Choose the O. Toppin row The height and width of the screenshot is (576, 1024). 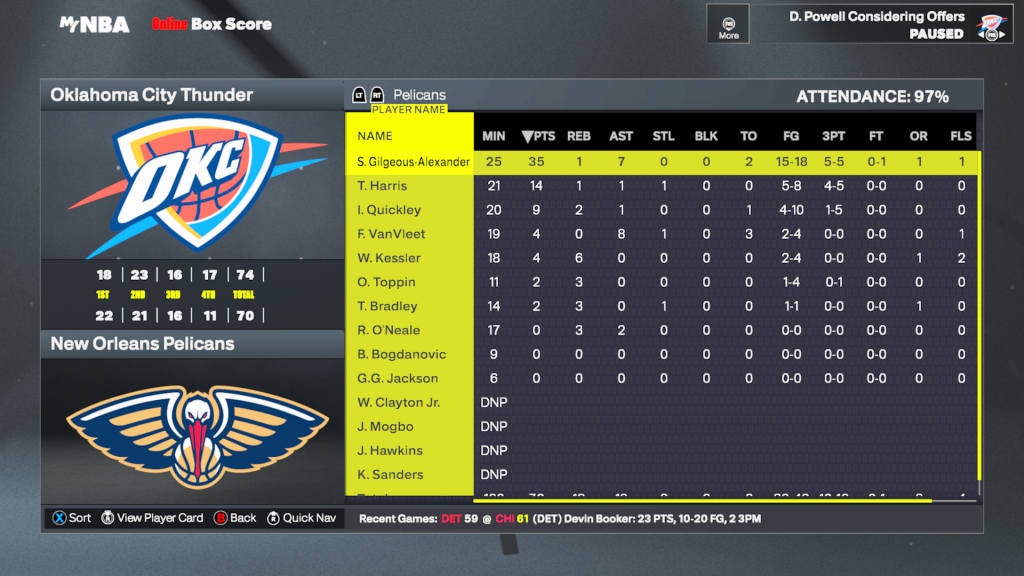[386, 282]
